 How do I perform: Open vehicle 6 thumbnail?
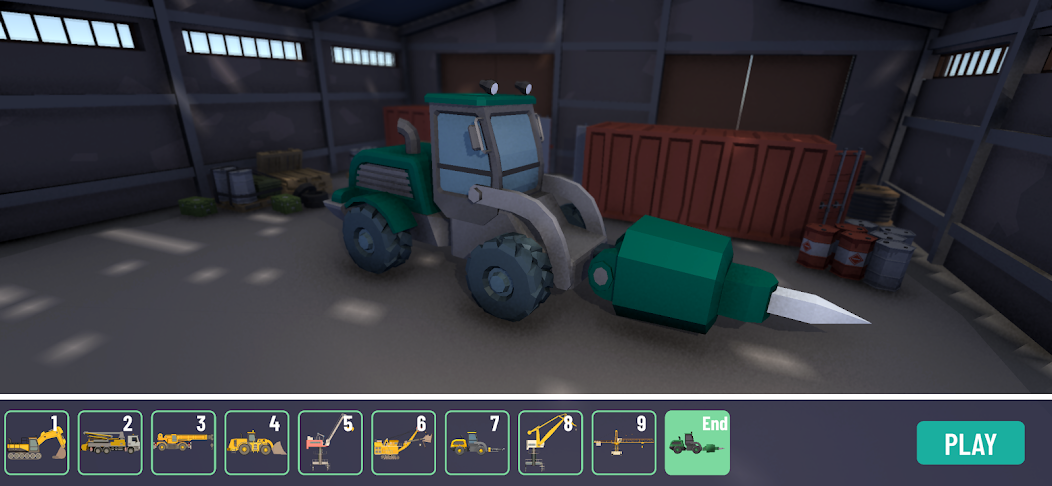(x=404, y=443)
